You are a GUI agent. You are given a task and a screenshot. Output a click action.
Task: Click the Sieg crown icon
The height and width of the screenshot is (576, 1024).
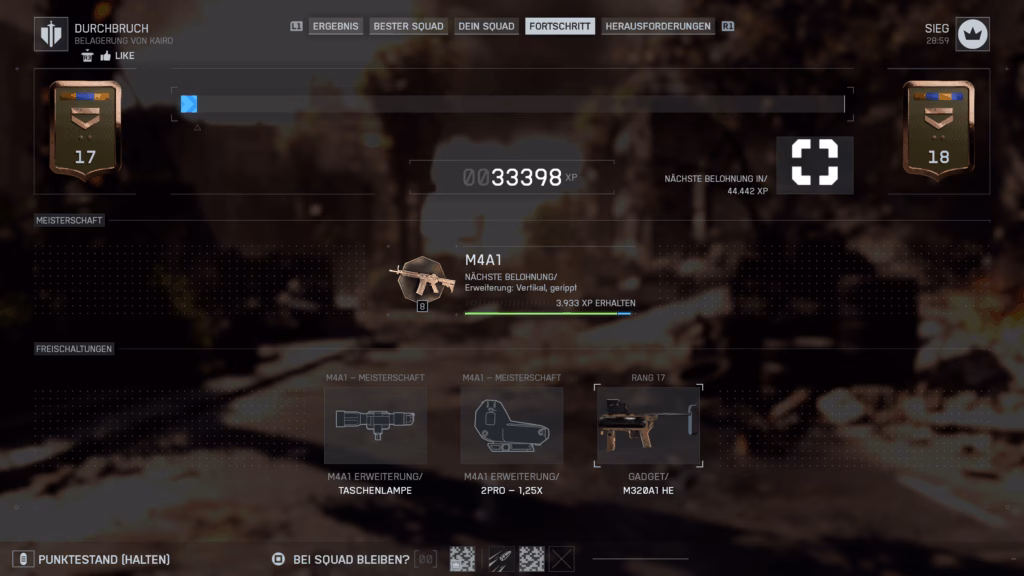tap(972, 34)
